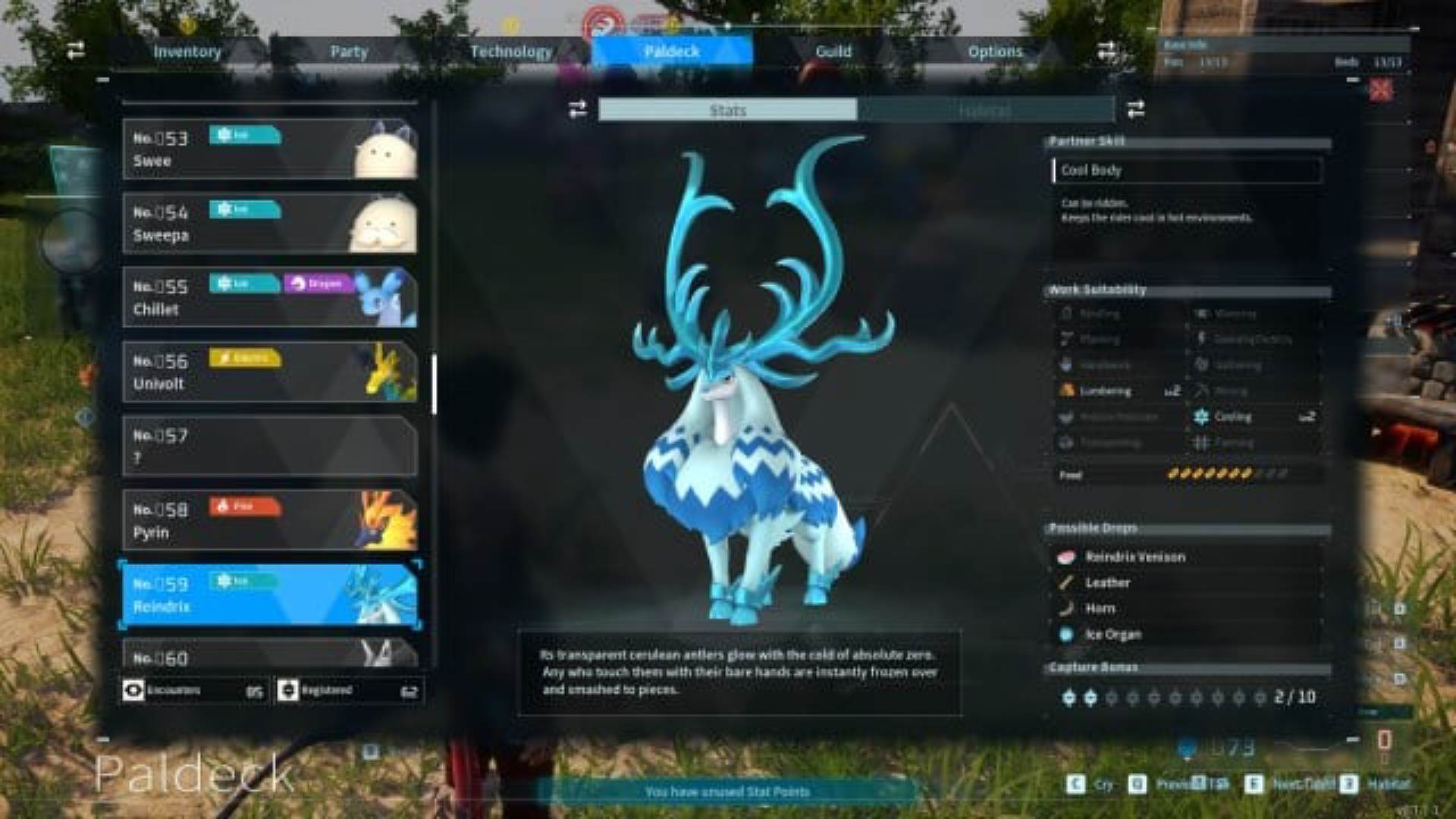Open the Technology tab
The width and height of the screenshot is (1456, 819).
point(511,52)
